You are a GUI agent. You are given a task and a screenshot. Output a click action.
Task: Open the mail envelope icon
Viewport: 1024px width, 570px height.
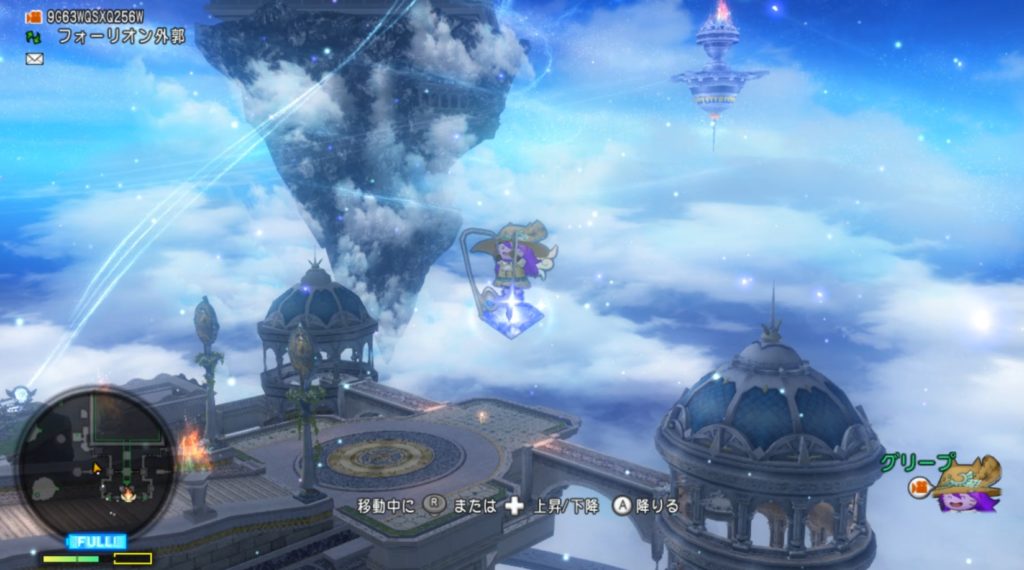(35, 59)
